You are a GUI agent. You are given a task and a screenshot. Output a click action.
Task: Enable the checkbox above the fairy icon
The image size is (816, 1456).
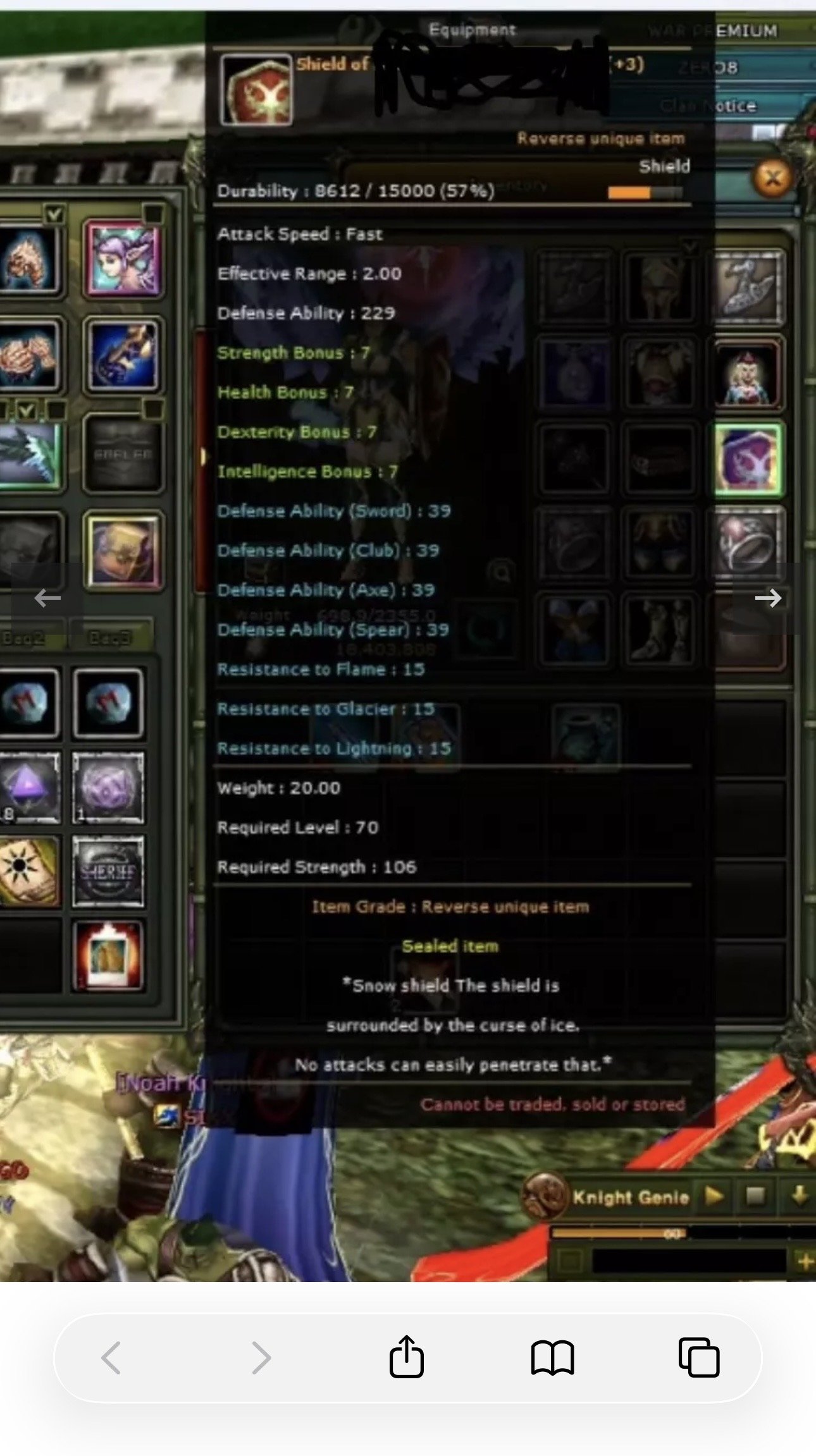point(152,215)
